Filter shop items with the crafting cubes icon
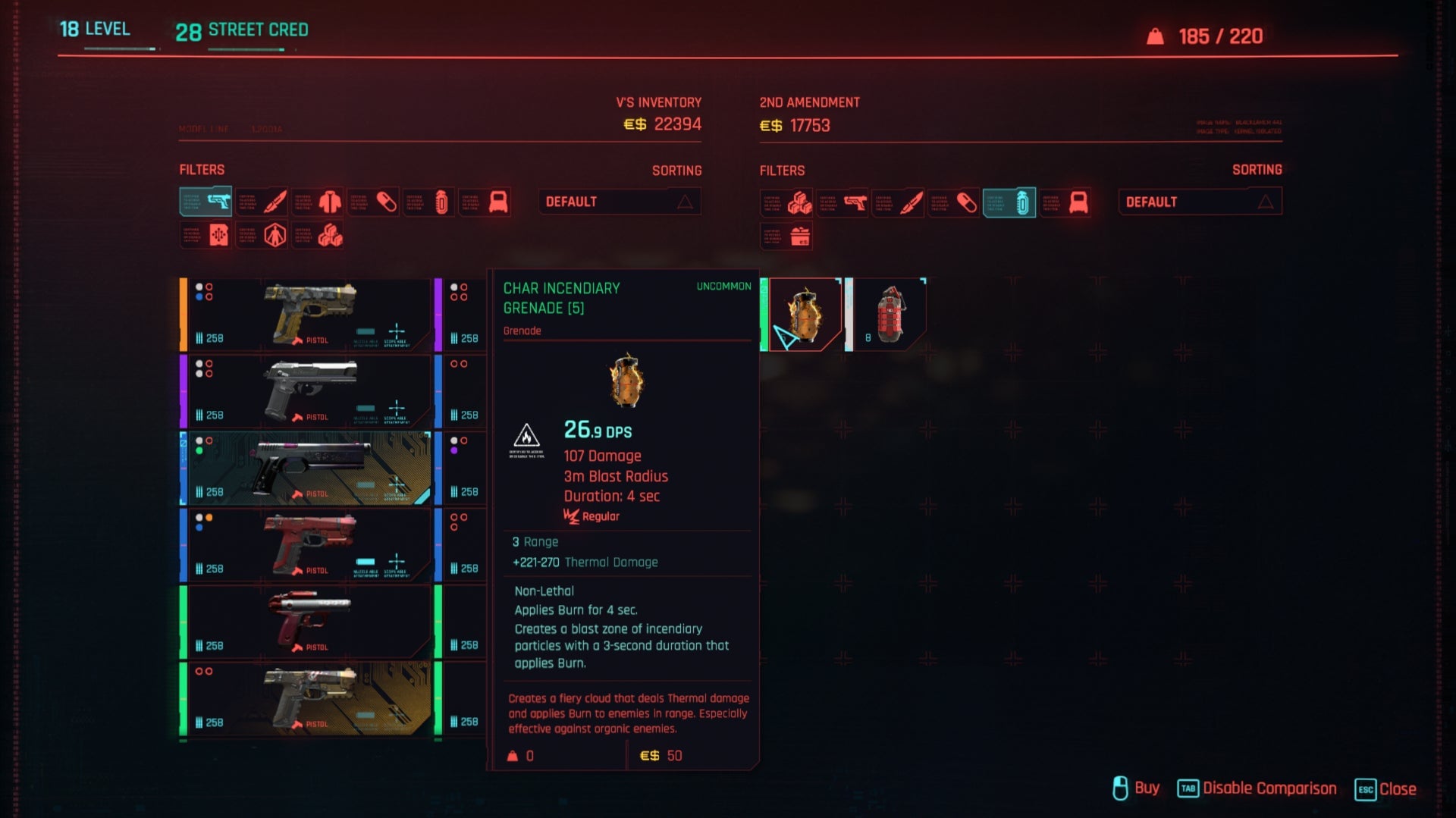The width and height of the screenshot is (1456, 818). (786, 202)
